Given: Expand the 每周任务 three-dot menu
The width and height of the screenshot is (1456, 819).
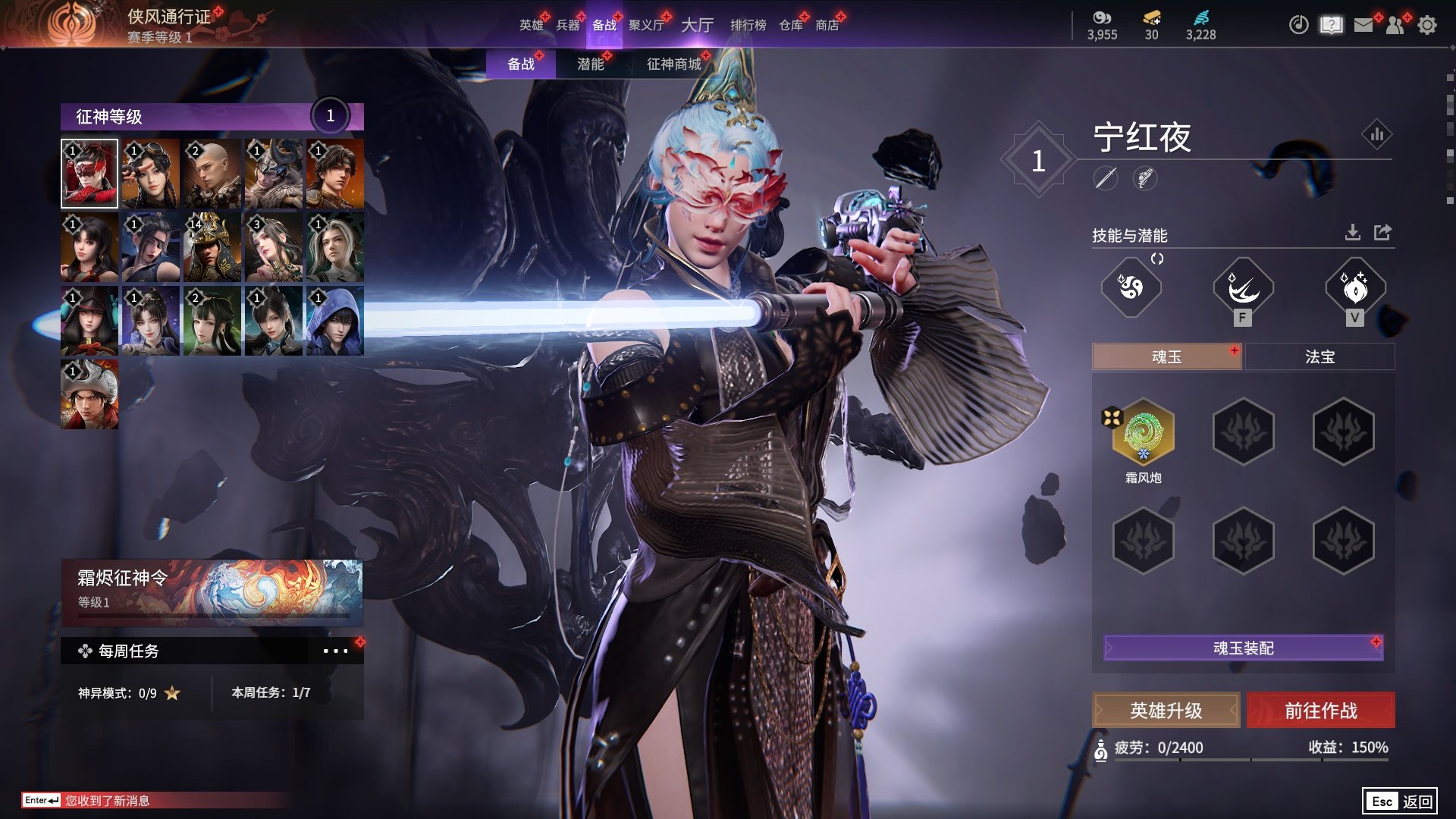Looking at the screenshot, I should tap(335, 651).
